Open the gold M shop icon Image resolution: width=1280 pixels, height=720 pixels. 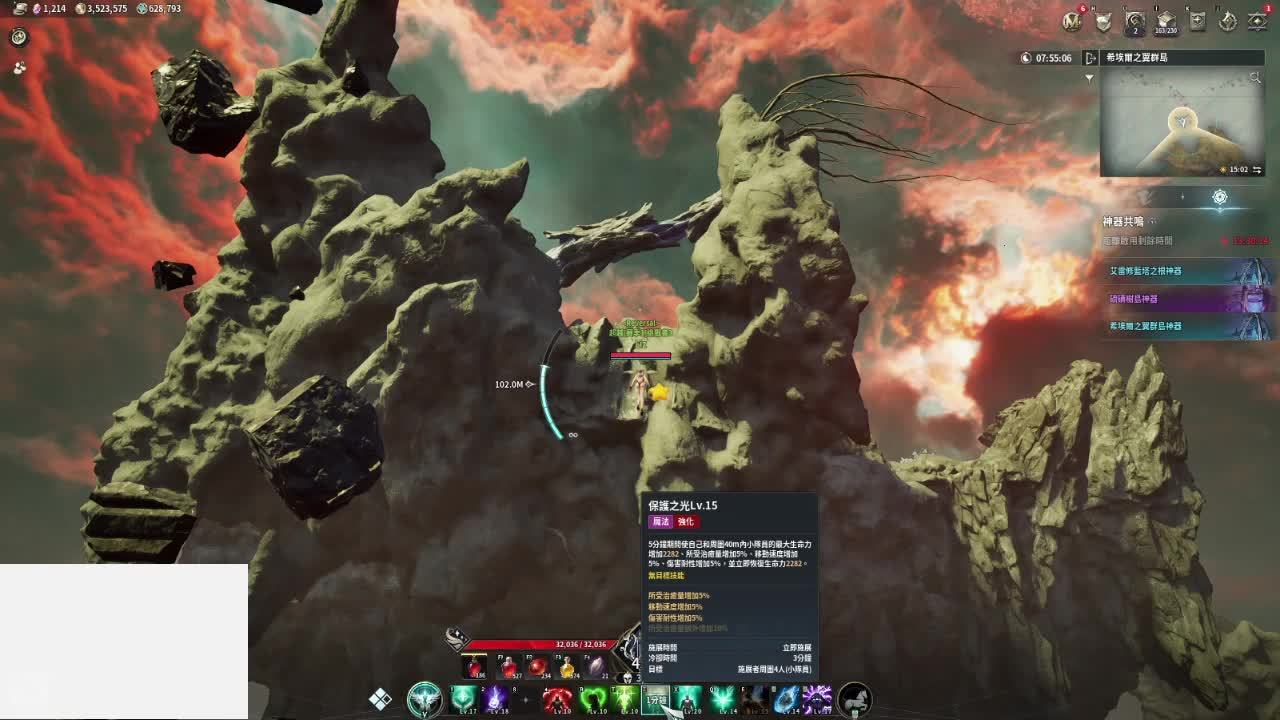pyautogui.click(x=1073, y=20)
